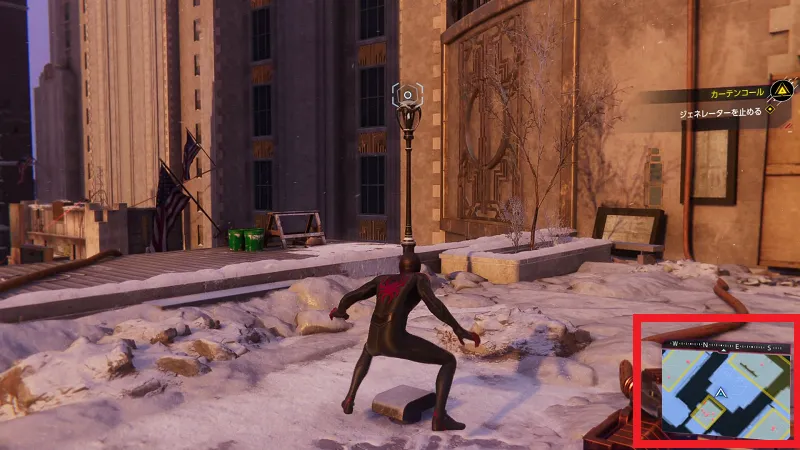This screenshot has width=800, height=450.
Task: Click the ジェネレーターを止める objective
Action: pyautogui.click(x=708, y=112)
